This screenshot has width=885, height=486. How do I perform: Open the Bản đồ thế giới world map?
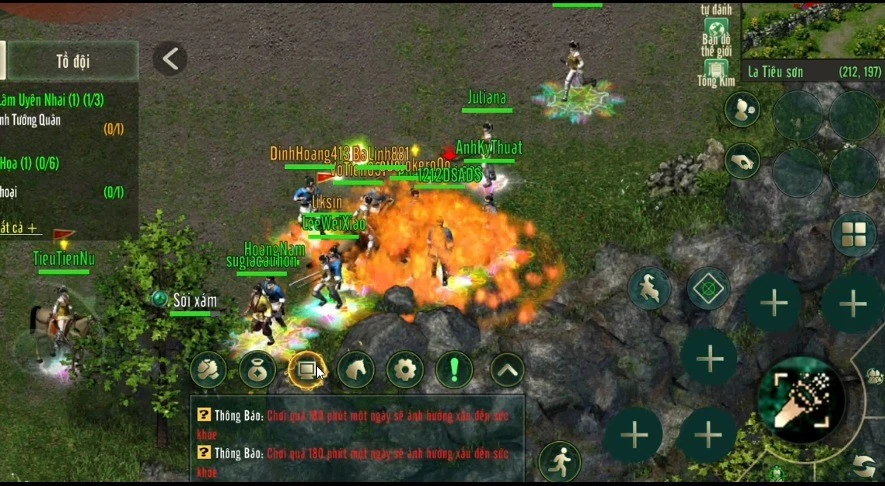coord(716,39)
